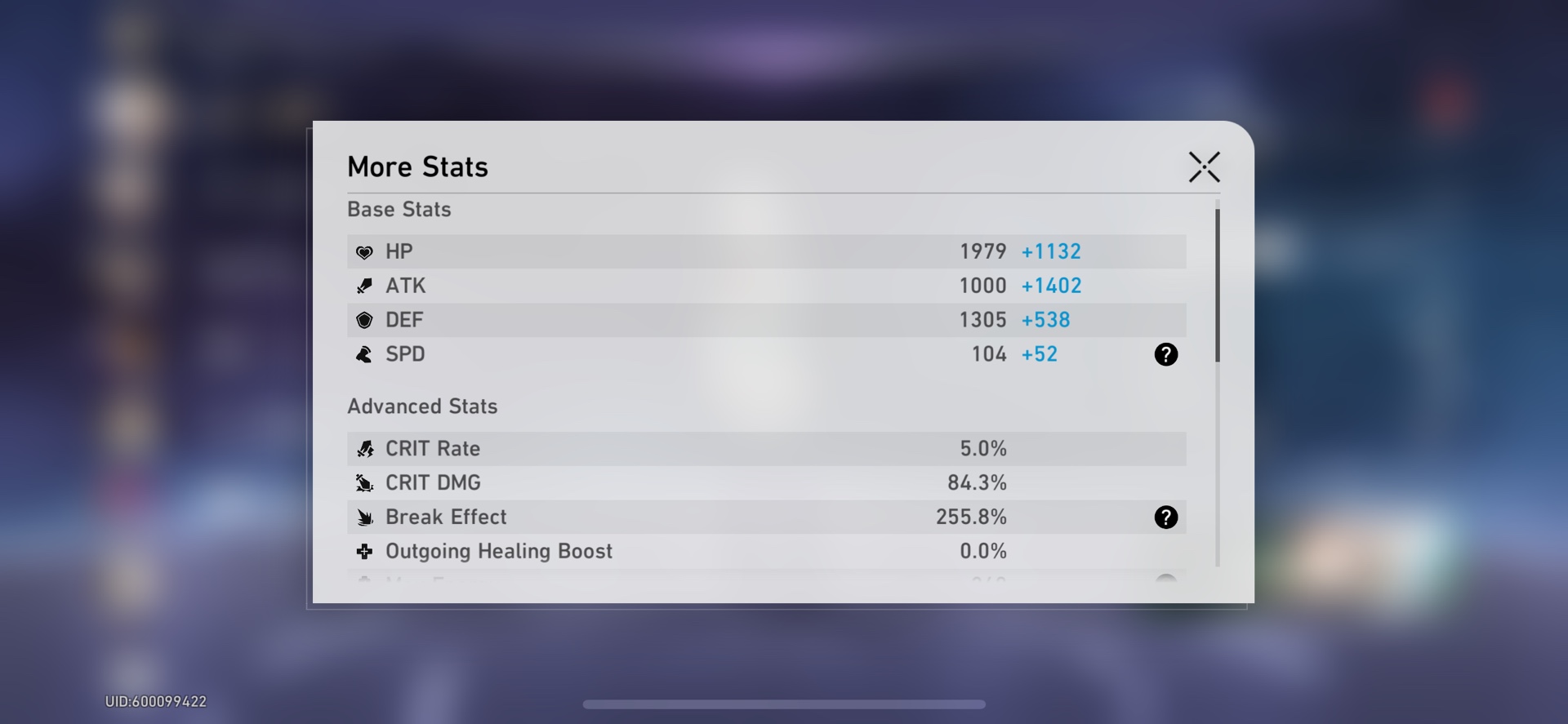Select the CRIT Rate icon
Screen dimensions: 1568x724
pos(365,448)
